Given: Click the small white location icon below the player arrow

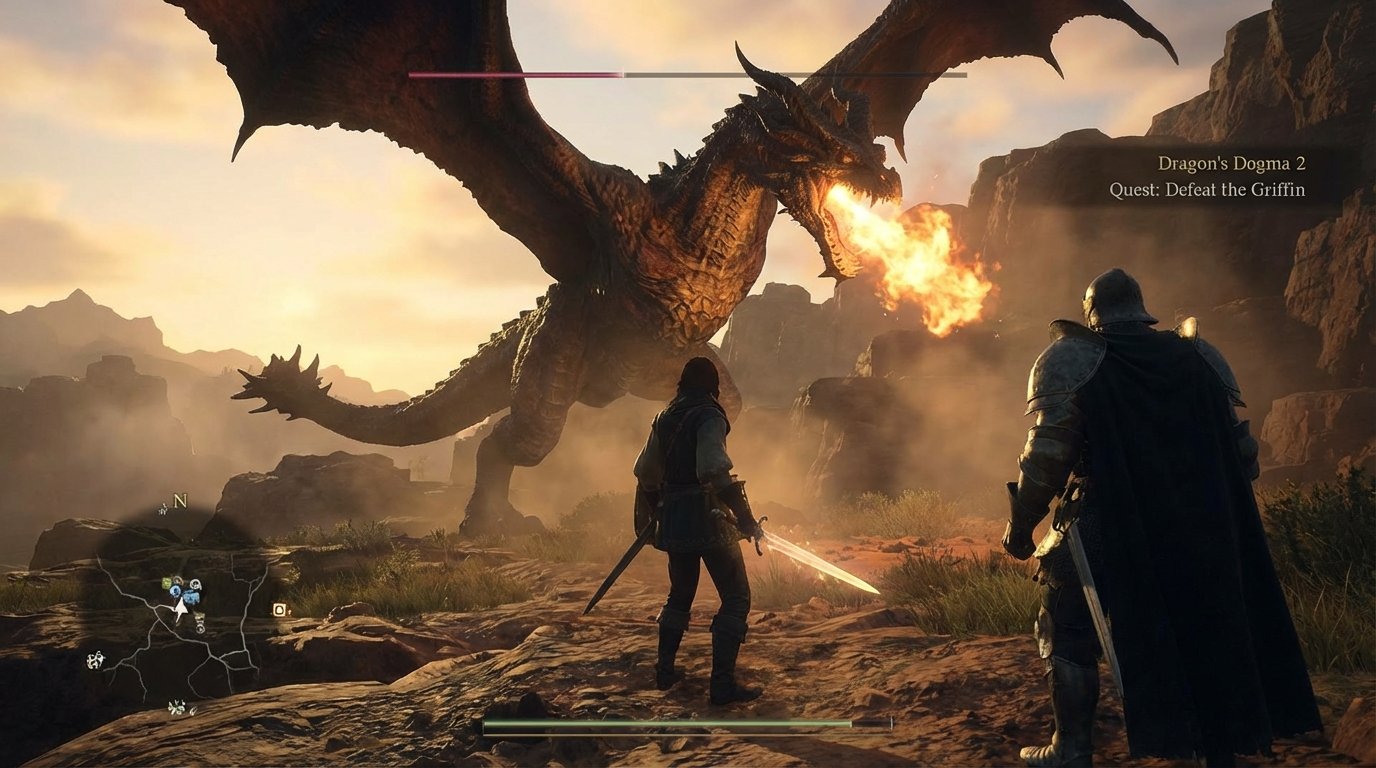Looking at the screenshot, I should pyautogui.click(x=200, y=627).
